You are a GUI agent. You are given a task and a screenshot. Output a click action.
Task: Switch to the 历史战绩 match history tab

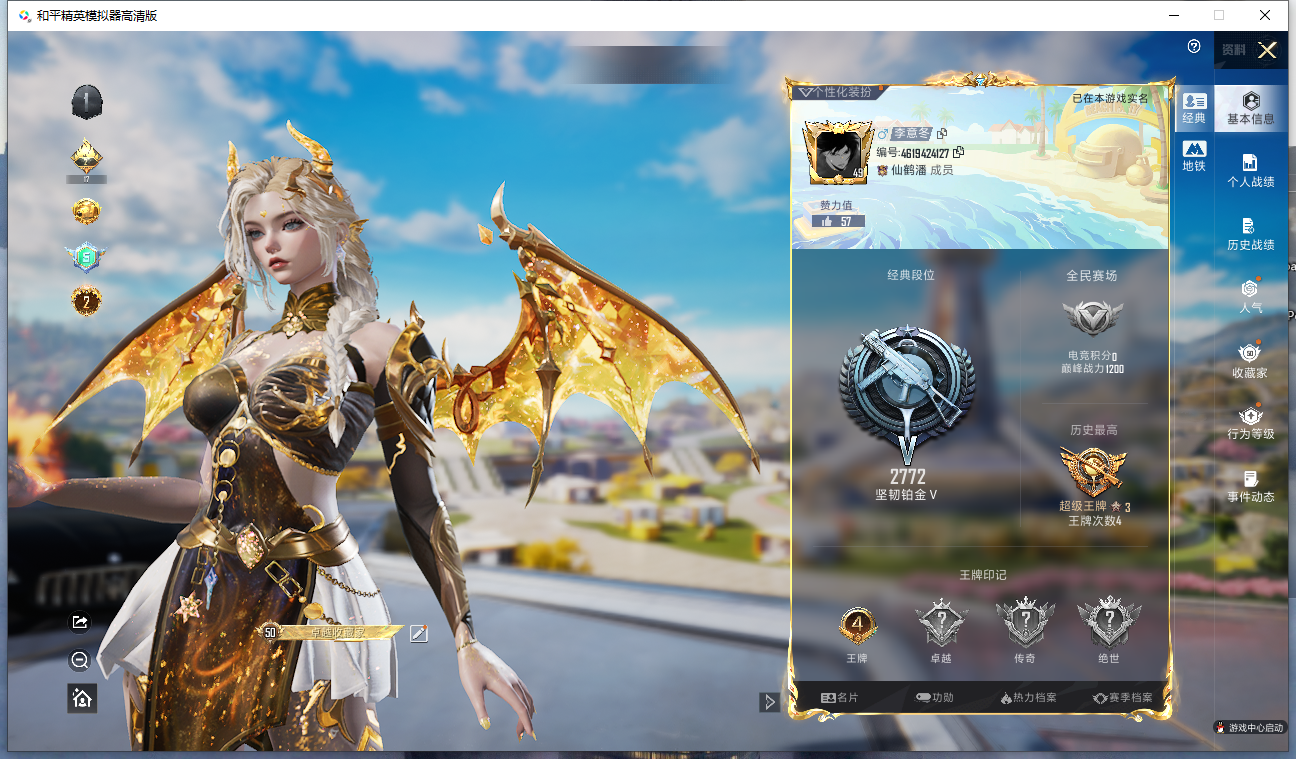click(x=1250, y=234)
